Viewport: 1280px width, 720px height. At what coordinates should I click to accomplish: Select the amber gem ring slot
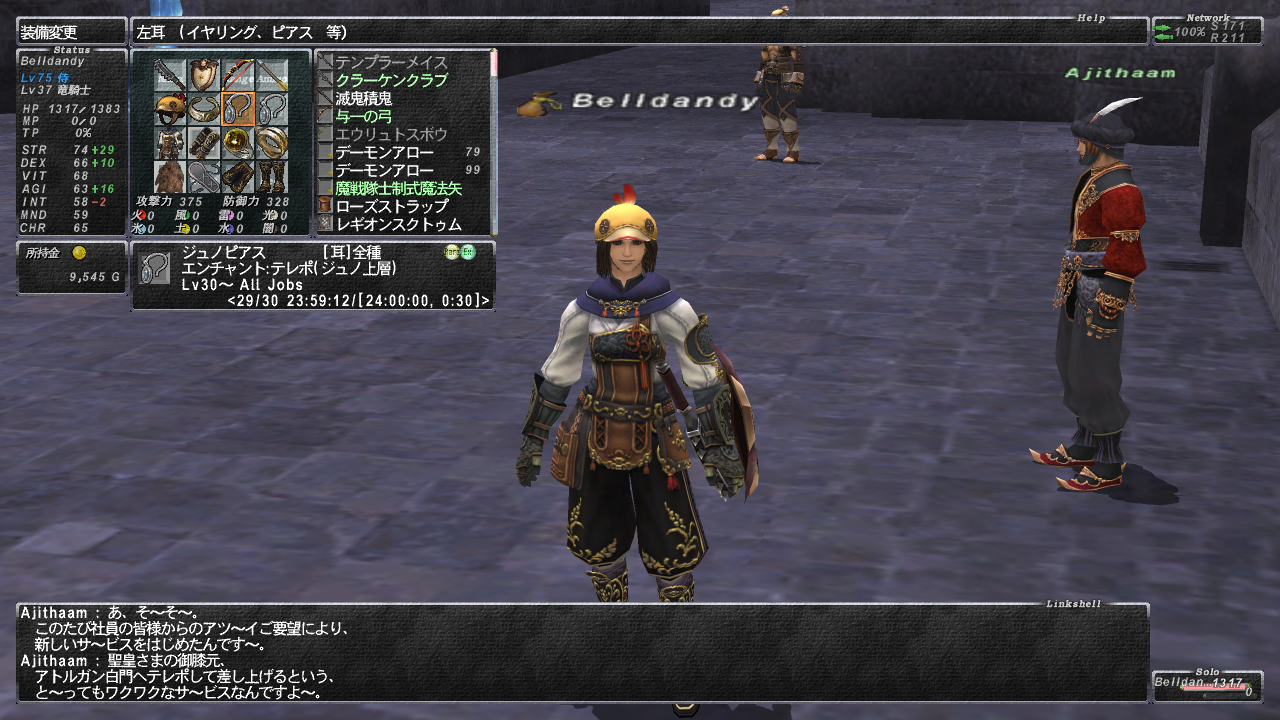238,142
